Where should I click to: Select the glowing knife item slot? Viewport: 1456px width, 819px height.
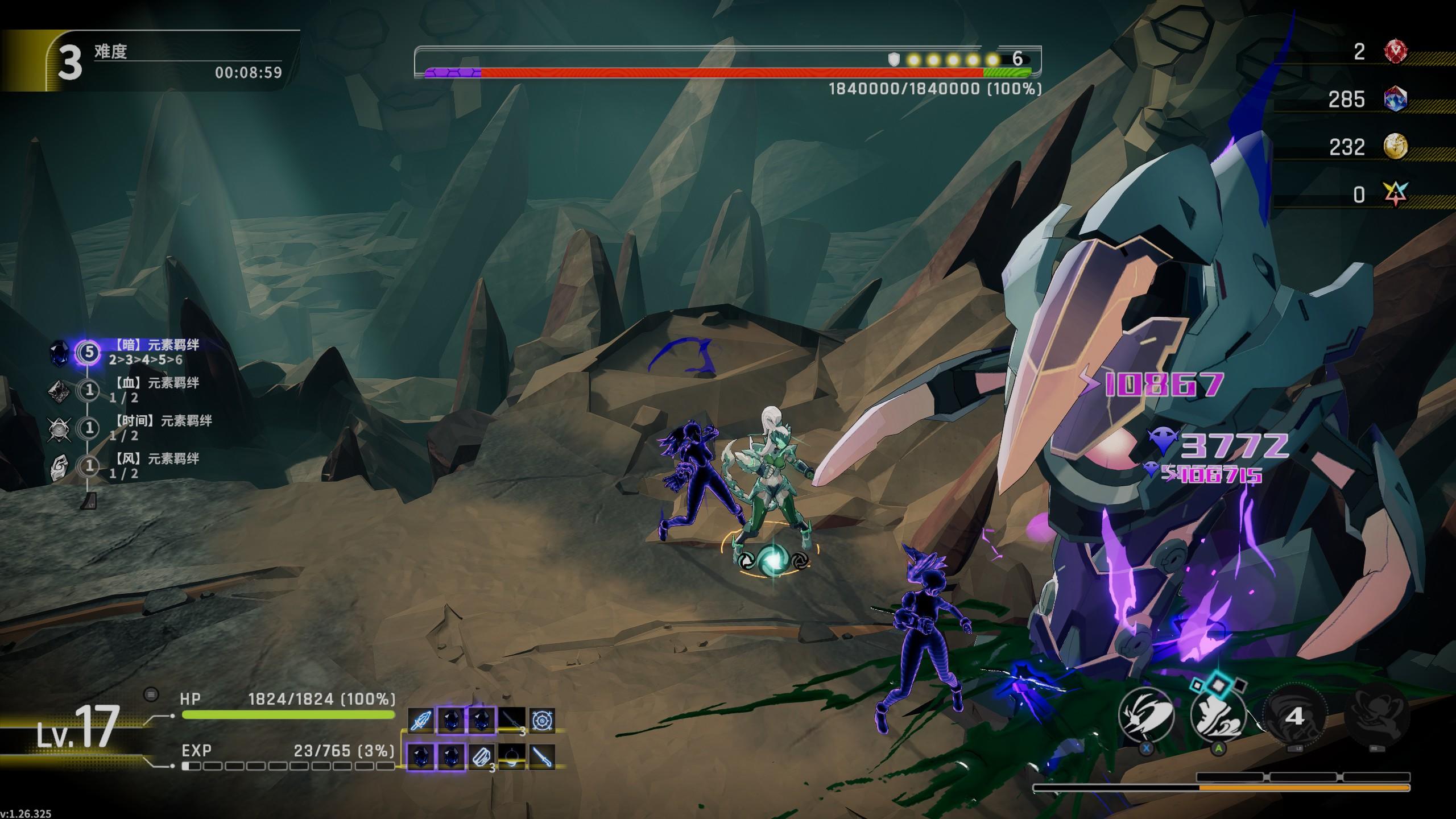tap(541, 757)
